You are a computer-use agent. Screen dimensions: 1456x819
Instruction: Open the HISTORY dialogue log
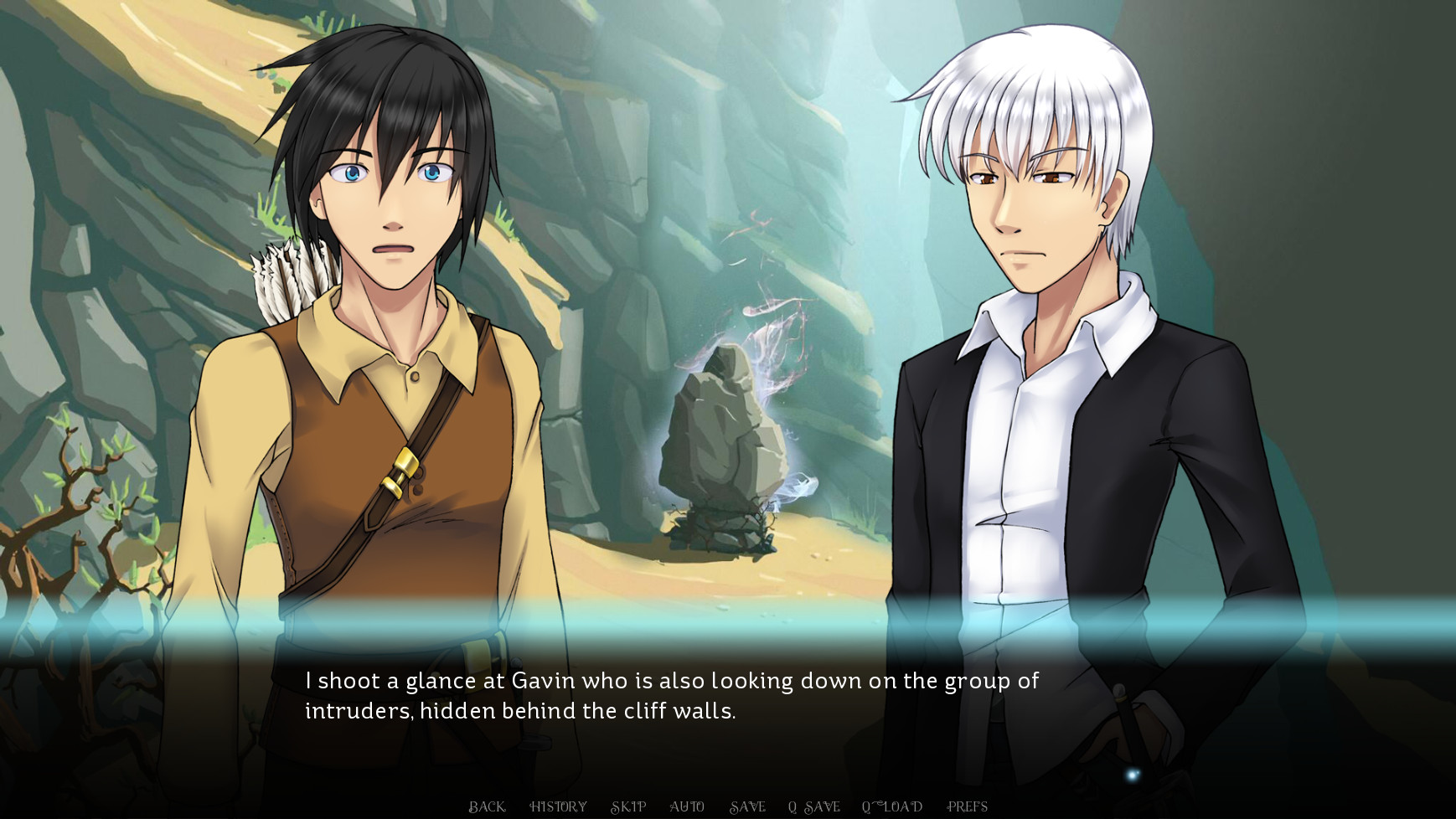coord(557,806)
